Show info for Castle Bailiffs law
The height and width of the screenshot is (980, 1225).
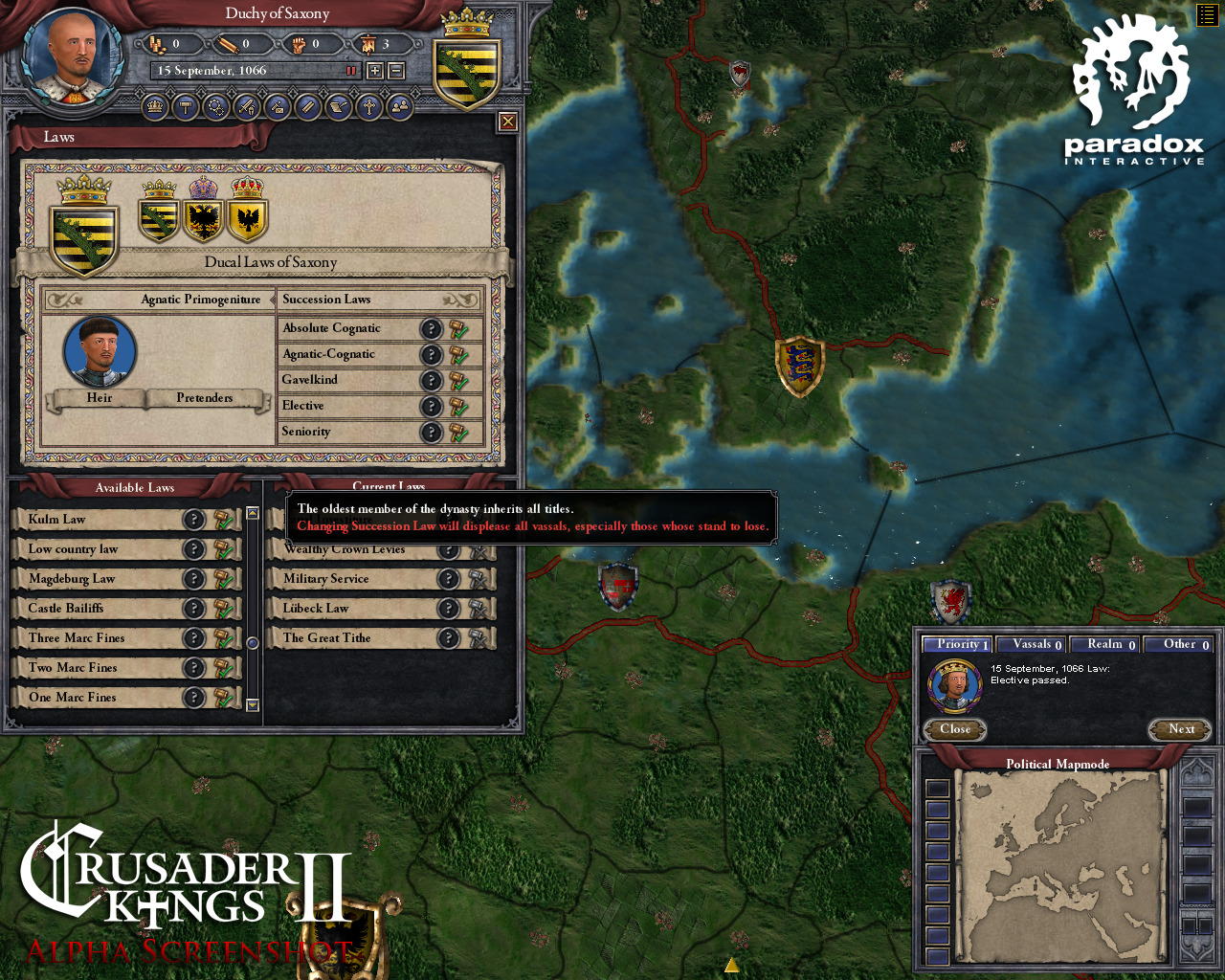click(194, 609)
